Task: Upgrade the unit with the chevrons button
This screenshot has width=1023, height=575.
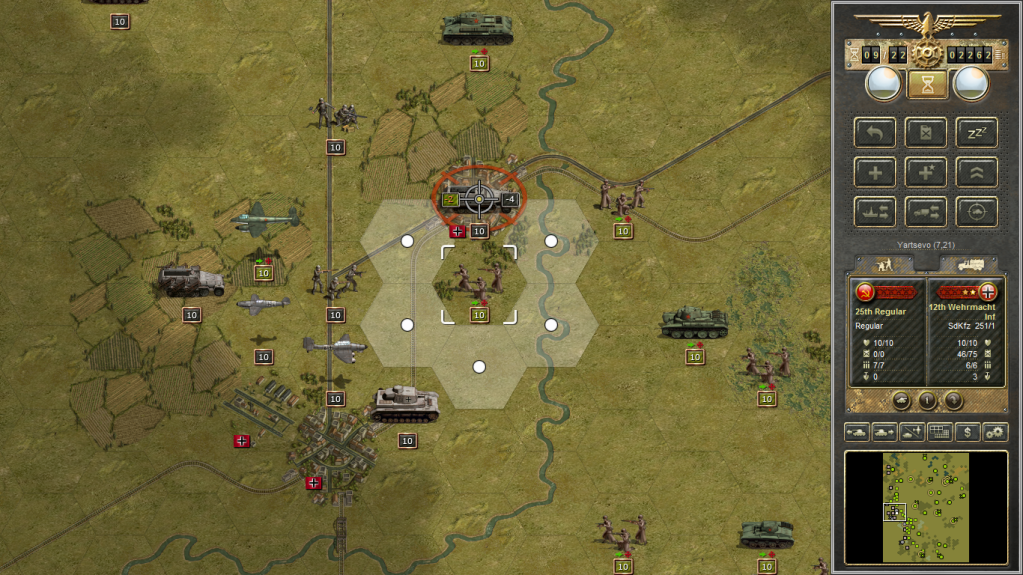Action: click(x=976, y=172)
